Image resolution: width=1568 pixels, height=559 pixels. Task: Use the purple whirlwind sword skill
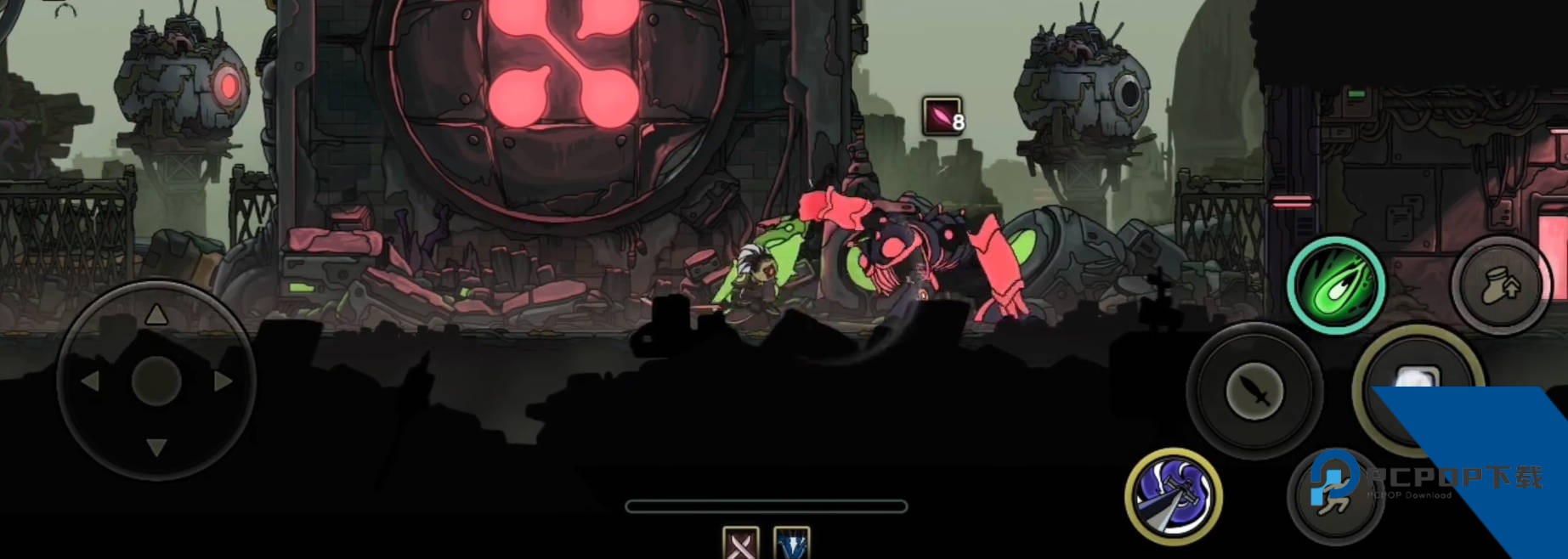[x=1174, y=497]
